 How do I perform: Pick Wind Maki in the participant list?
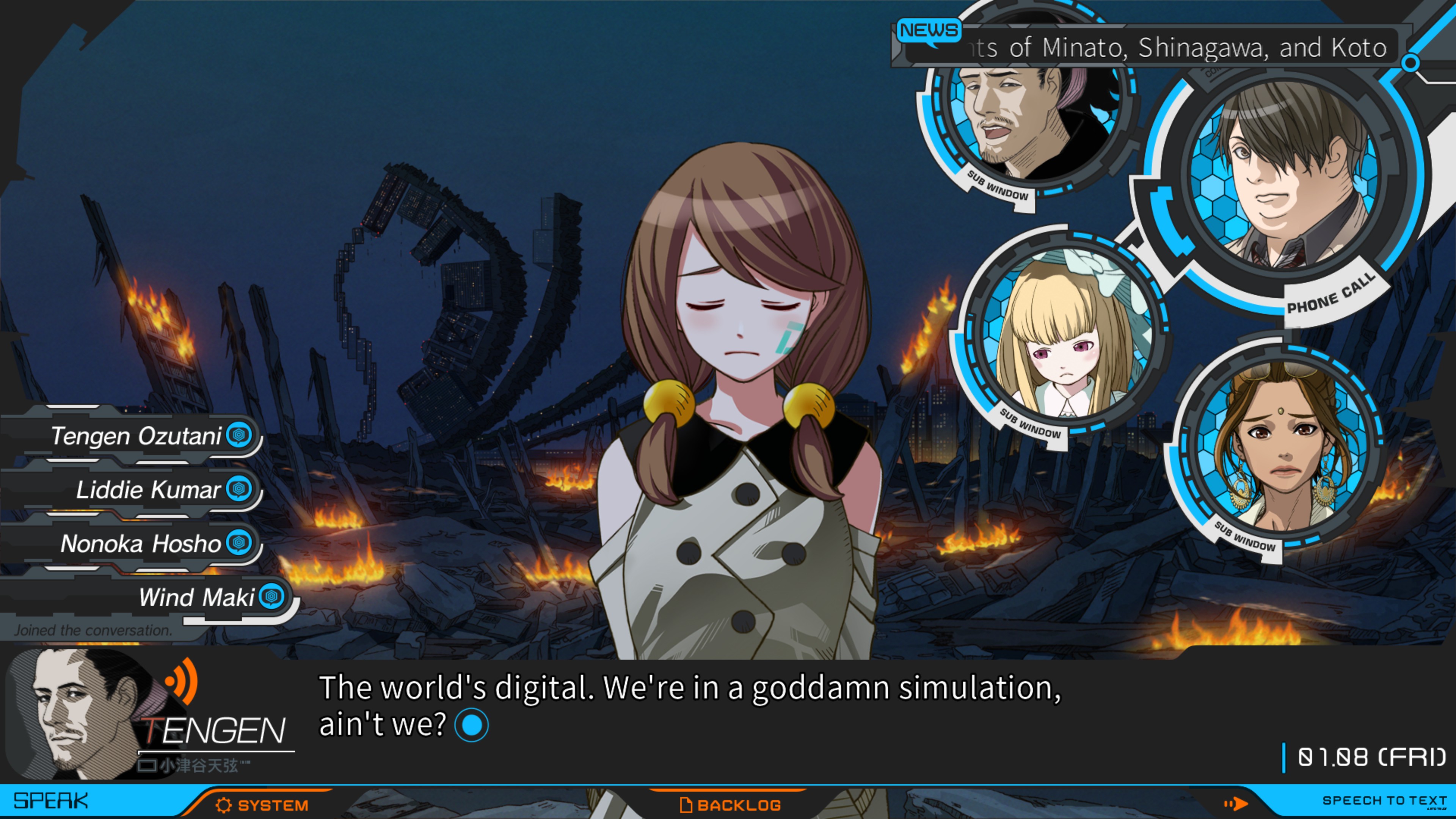[196, 597]
